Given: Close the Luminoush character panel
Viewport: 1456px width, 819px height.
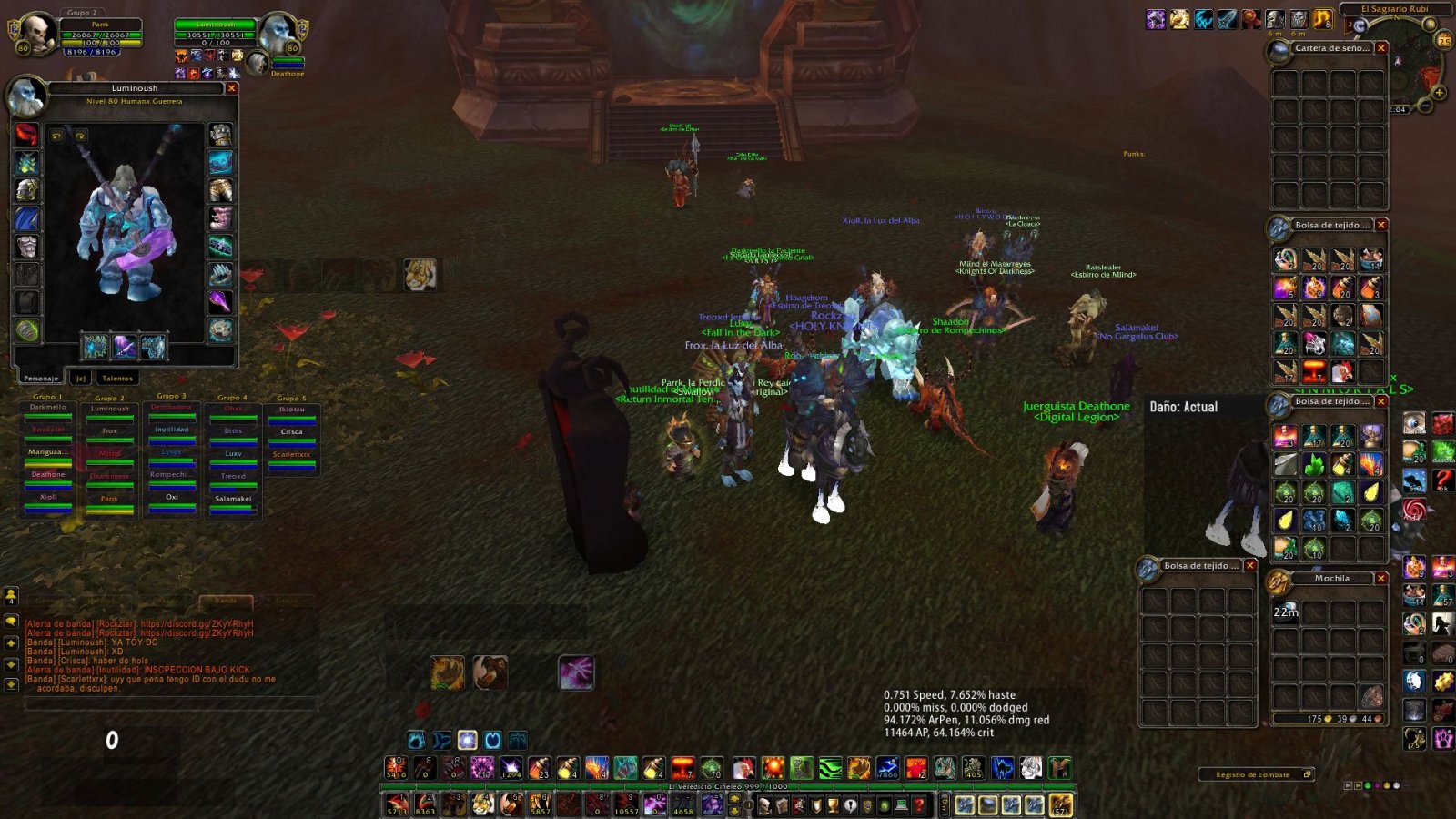Looking at the screenshot, I should [232, 88].
